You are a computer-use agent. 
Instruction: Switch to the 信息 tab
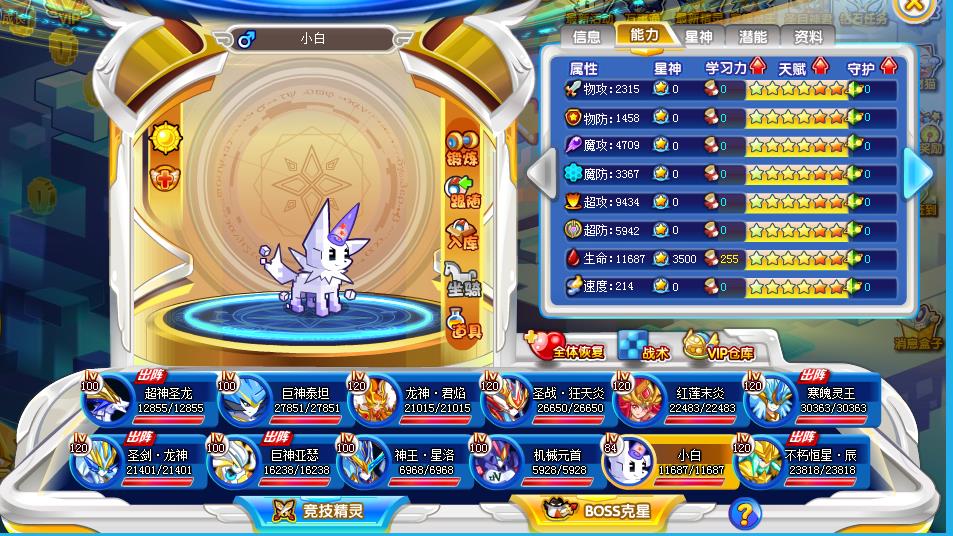click(587, 37)
